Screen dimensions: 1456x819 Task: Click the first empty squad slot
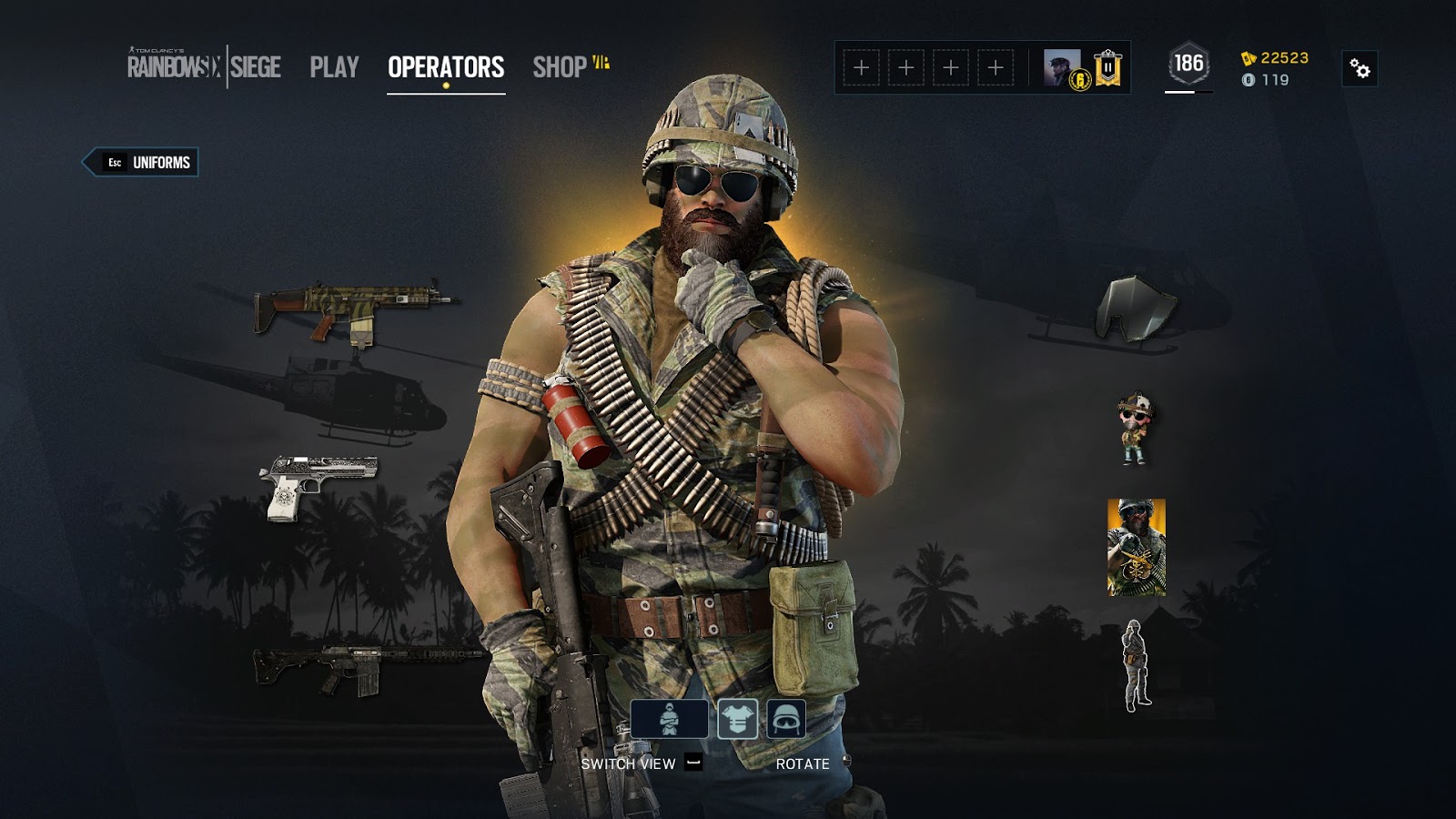tap(861, 66)
